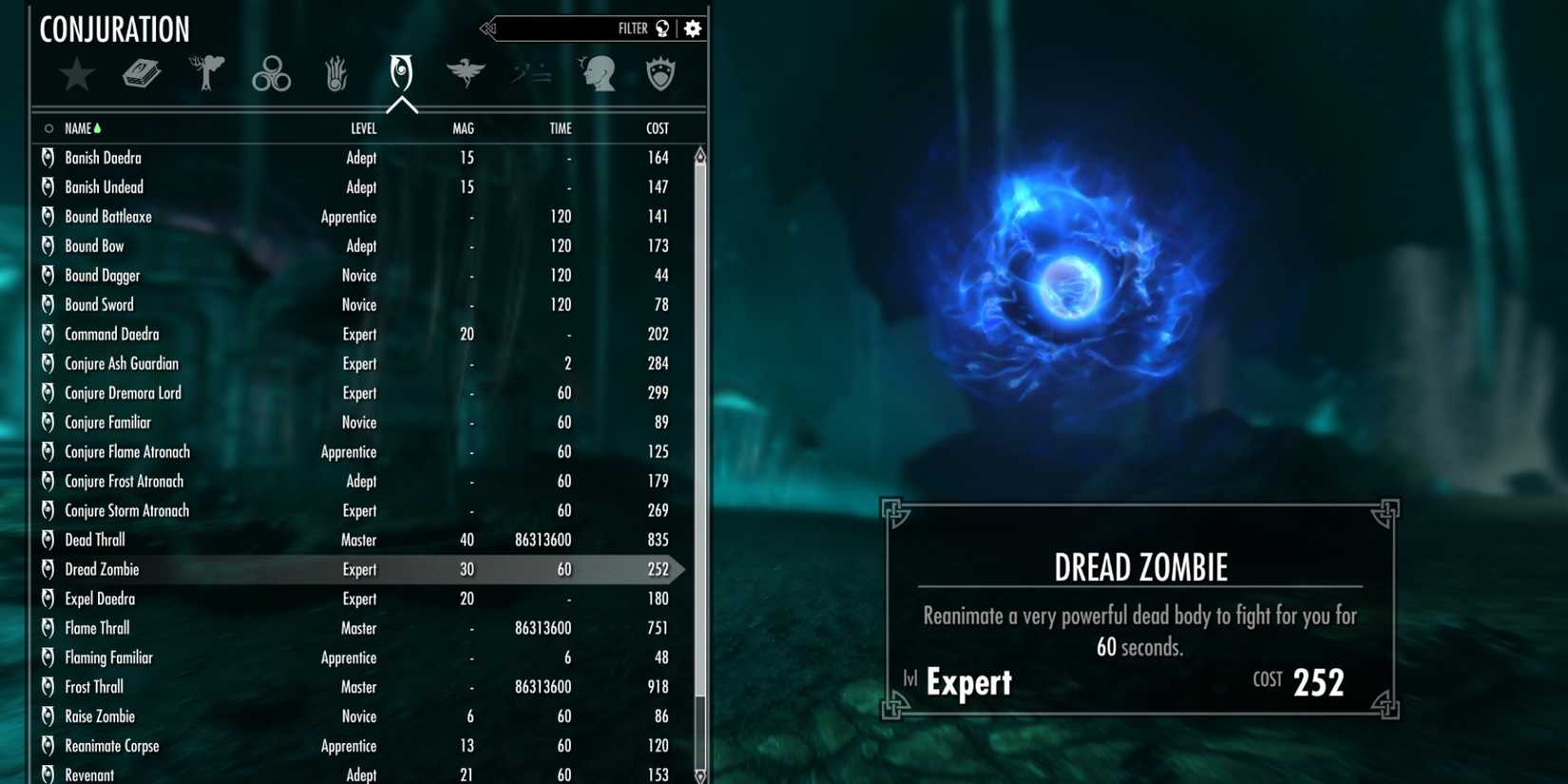
Task: Select the phoenix Restoration icon
Action: pyautogui.click(x=465, y=74)
